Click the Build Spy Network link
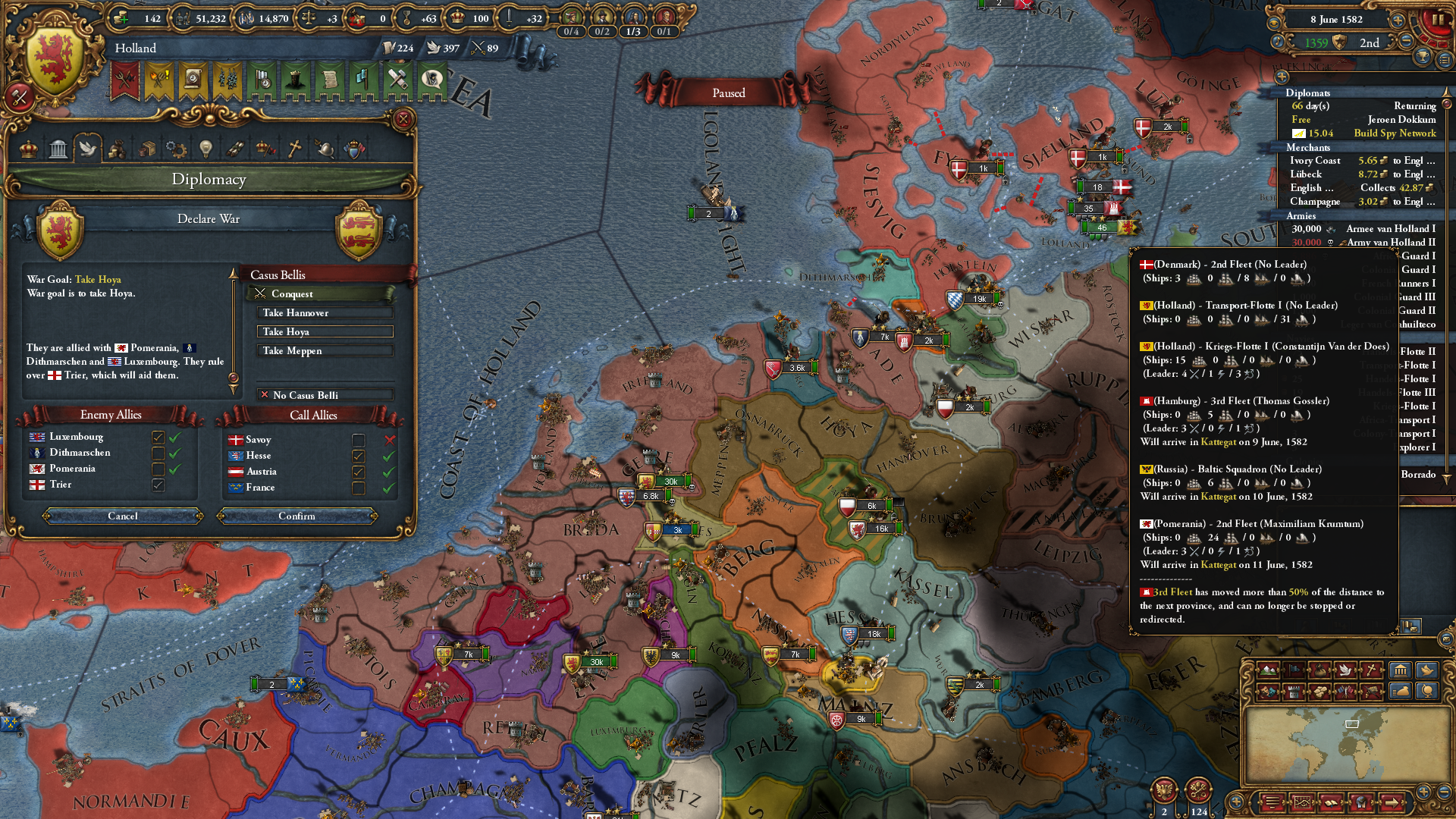The height and width of the screenshot is (819, 1456). point(1394,133)
